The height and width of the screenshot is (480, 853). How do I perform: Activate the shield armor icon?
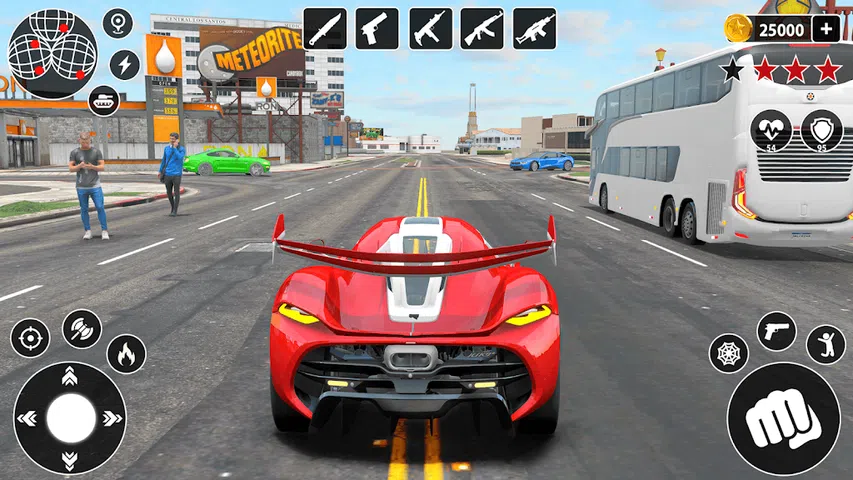pyautogui.click(x=821, y=130)
